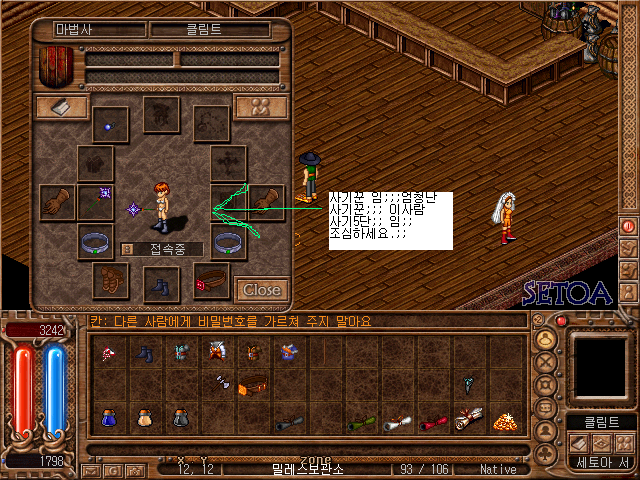
Task: Select the left glove equipment slot
Action: (57, 202)
